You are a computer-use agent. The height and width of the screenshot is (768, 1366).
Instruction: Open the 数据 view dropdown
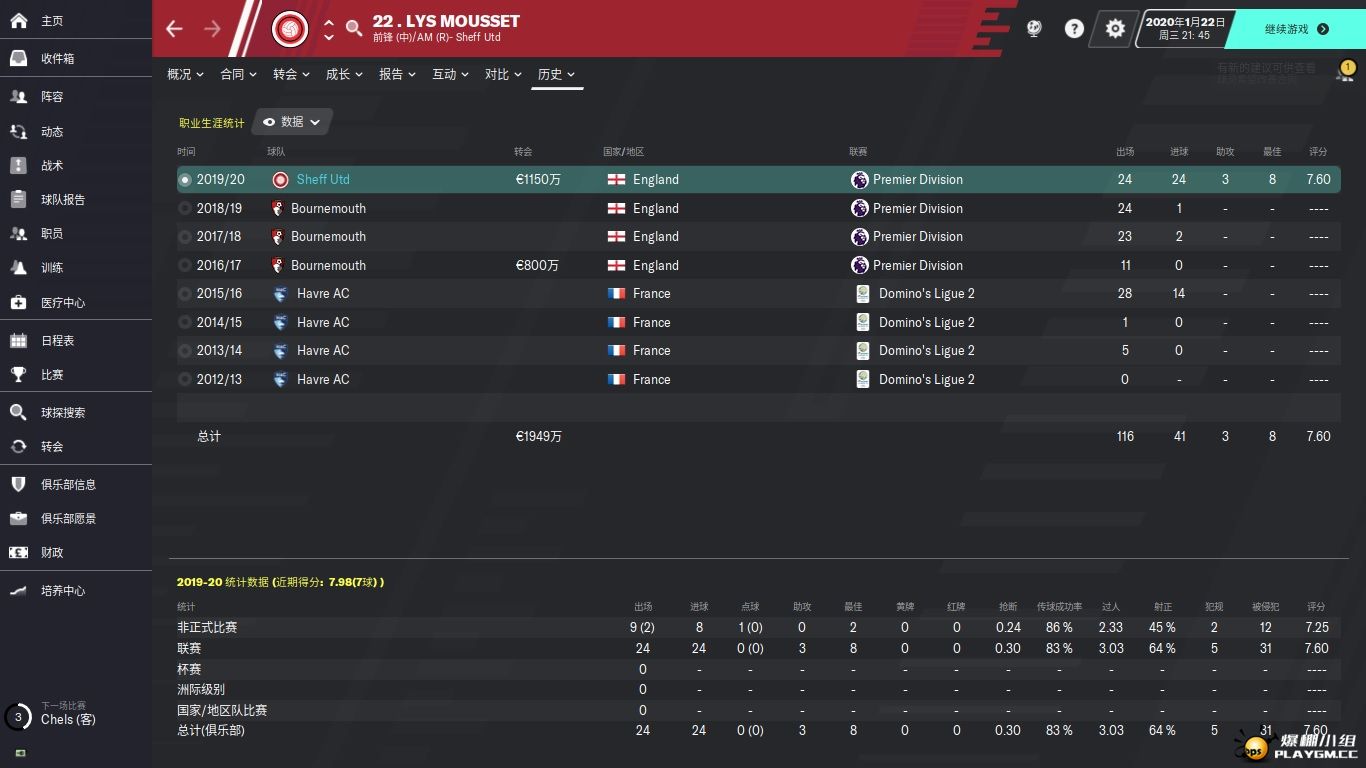click(293, 122)
